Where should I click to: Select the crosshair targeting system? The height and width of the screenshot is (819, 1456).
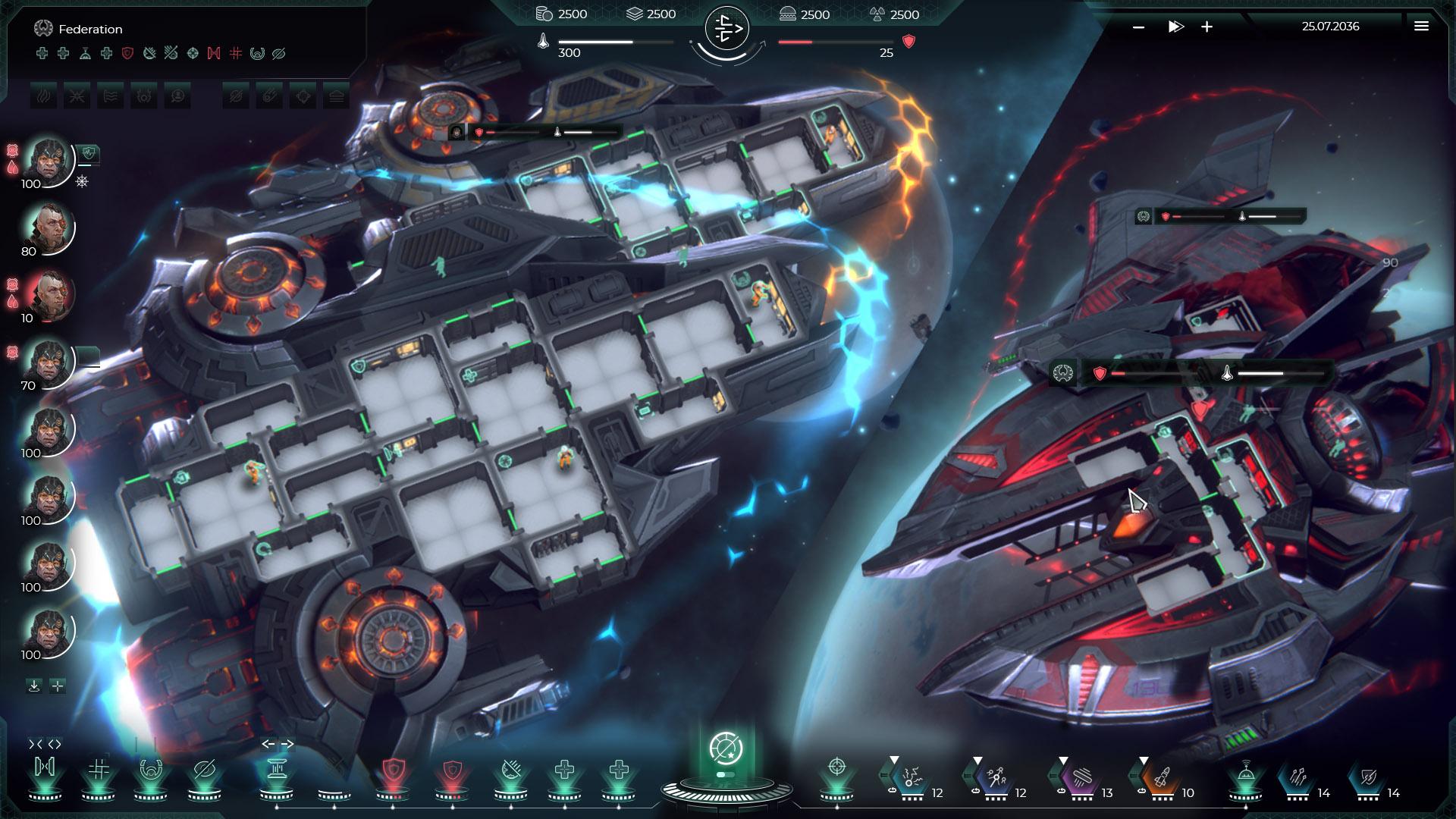836,767
